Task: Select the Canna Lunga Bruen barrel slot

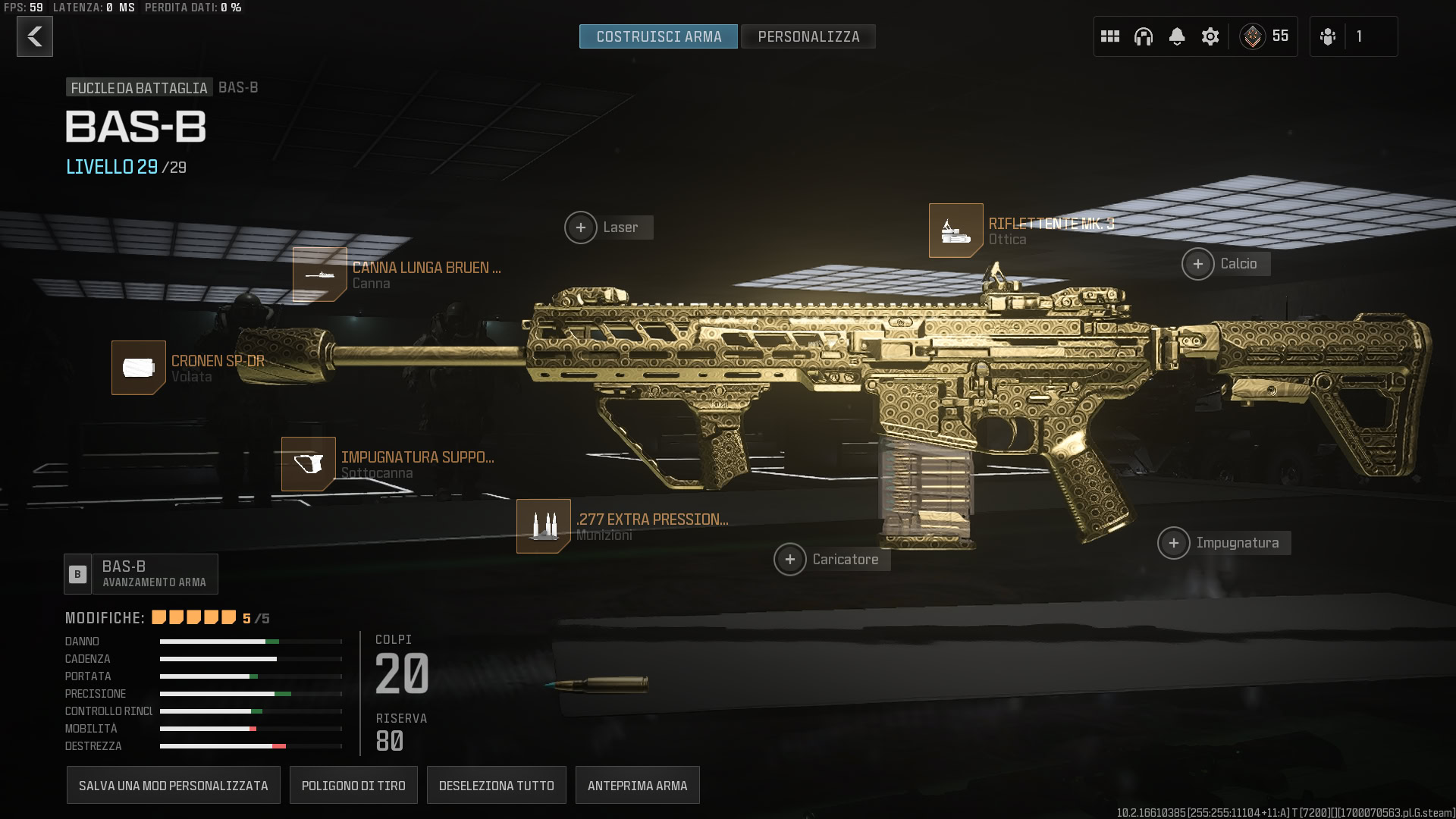Action: pos(320,275)
